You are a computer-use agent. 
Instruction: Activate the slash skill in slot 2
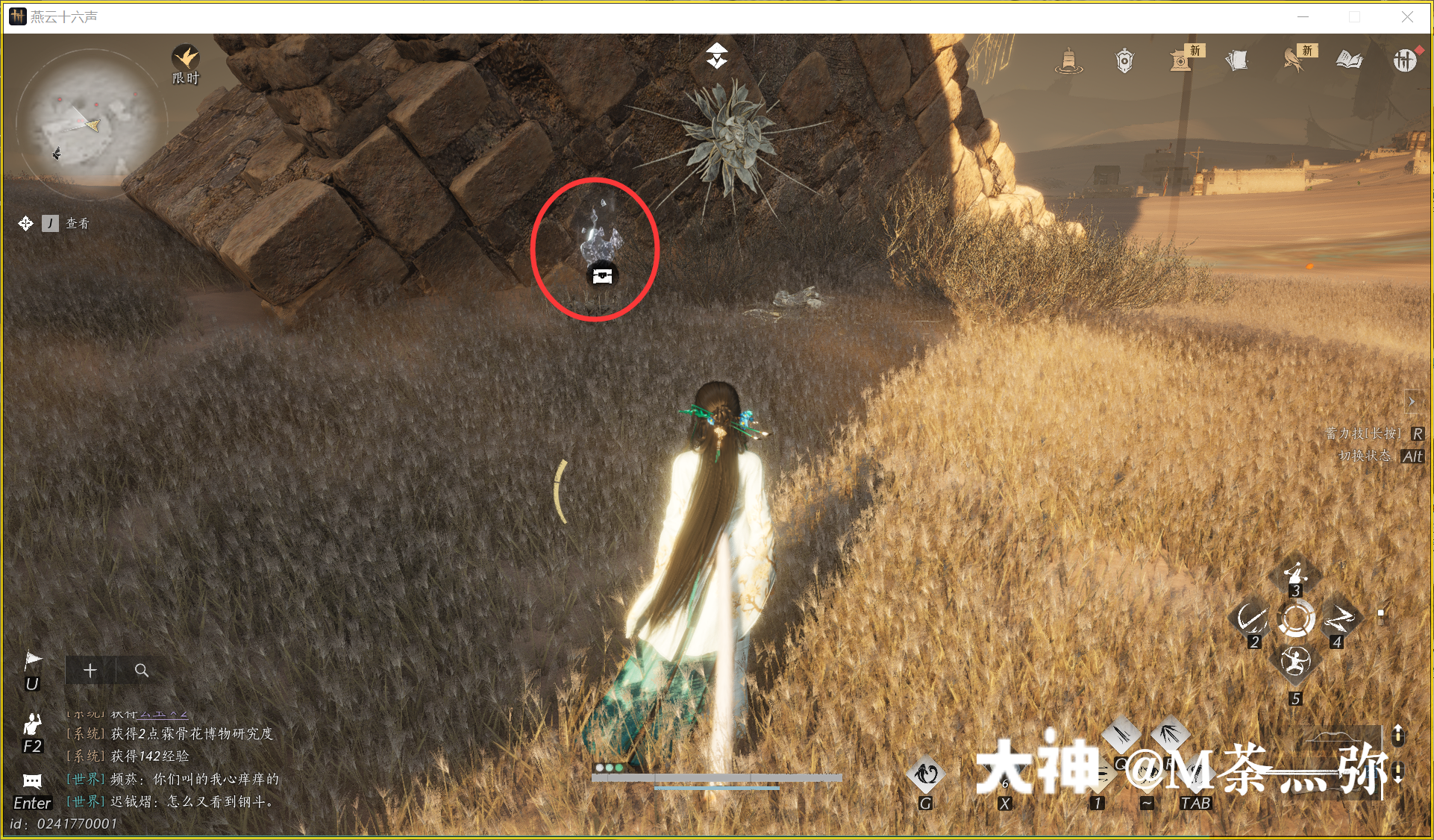(1250, 618)
